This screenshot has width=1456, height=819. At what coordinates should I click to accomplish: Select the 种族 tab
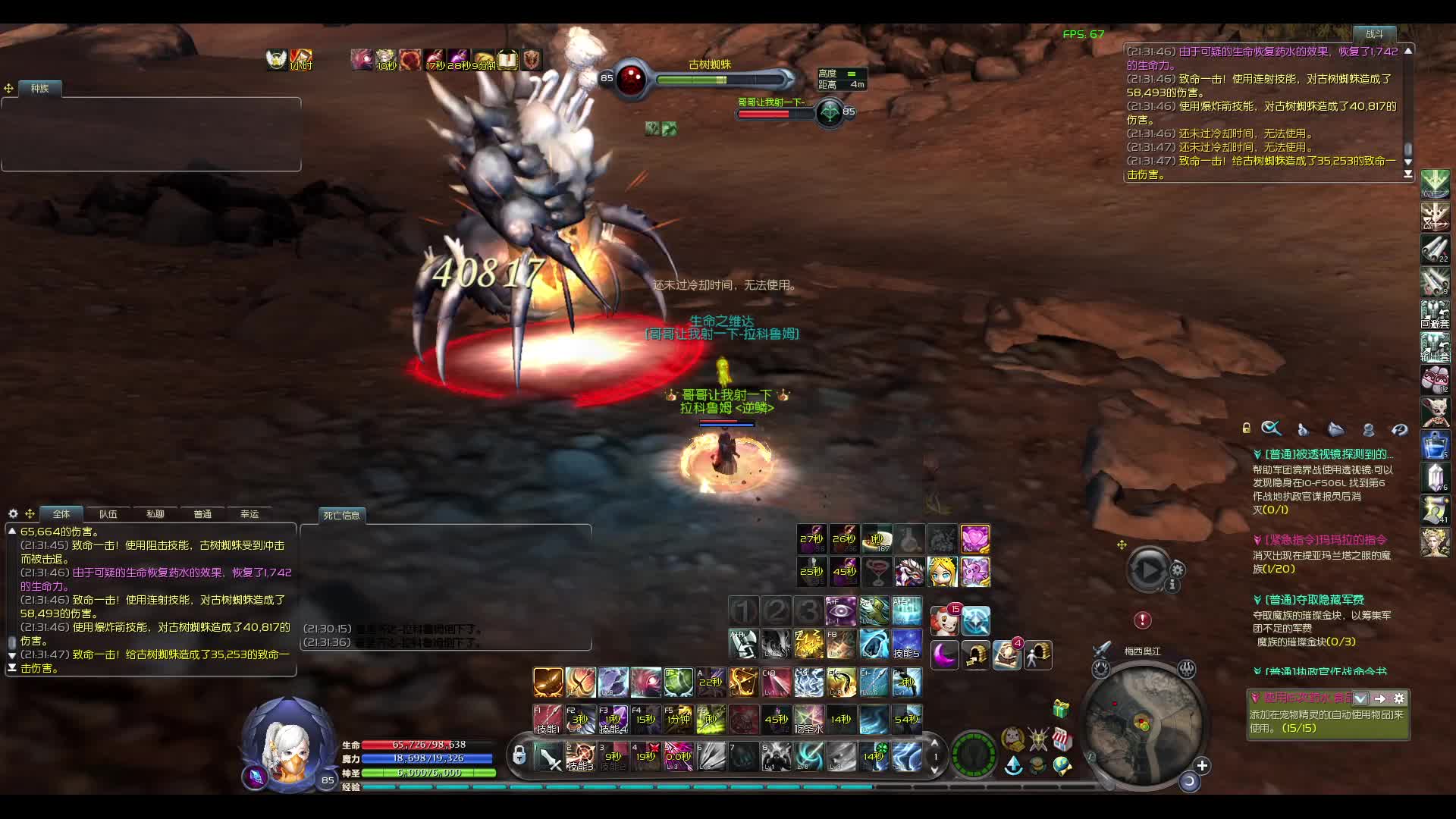pos(39,89)
